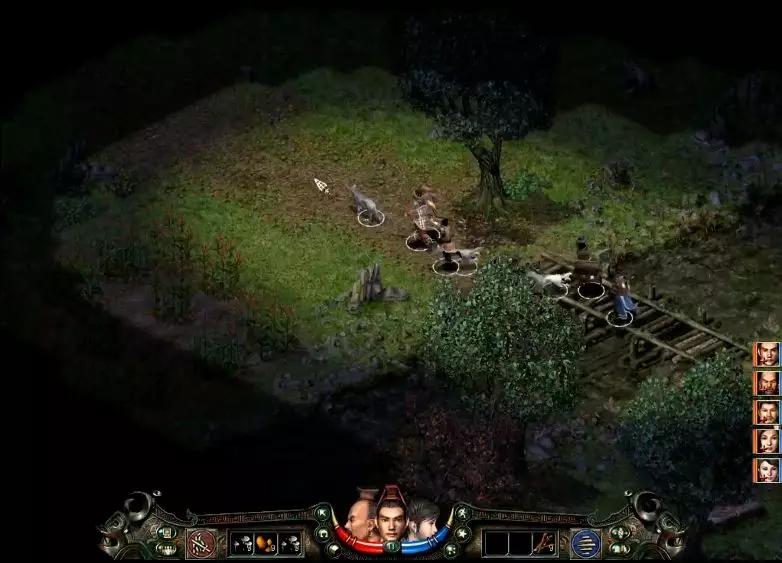The width and height of the screenshot is (782, 563).
Task: Select the red branch item slot
Action: [x=543, y=543]
